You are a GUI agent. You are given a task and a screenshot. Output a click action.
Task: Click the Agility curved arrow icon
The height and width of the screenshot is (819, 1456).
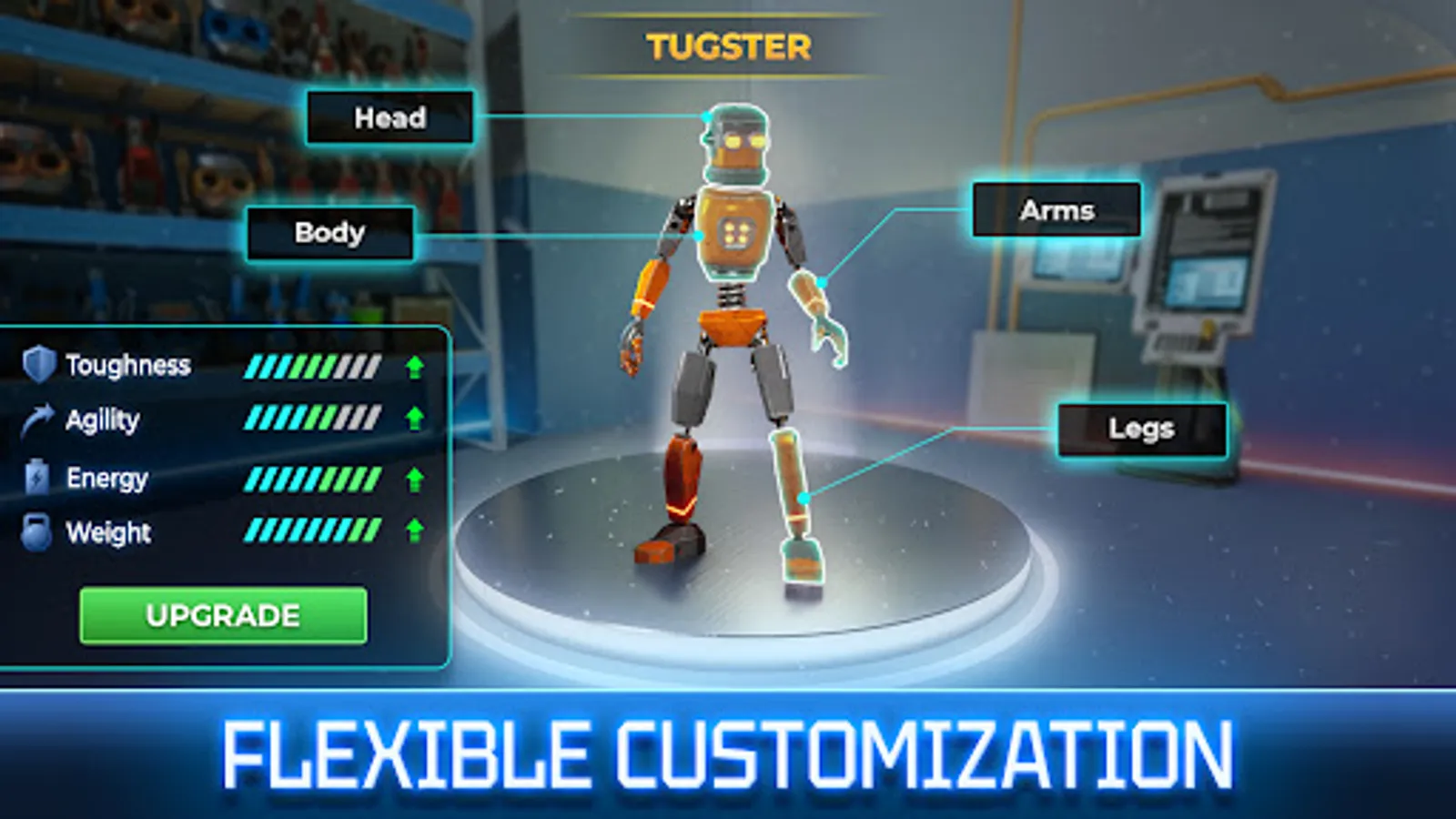click(x=36, y=420)
